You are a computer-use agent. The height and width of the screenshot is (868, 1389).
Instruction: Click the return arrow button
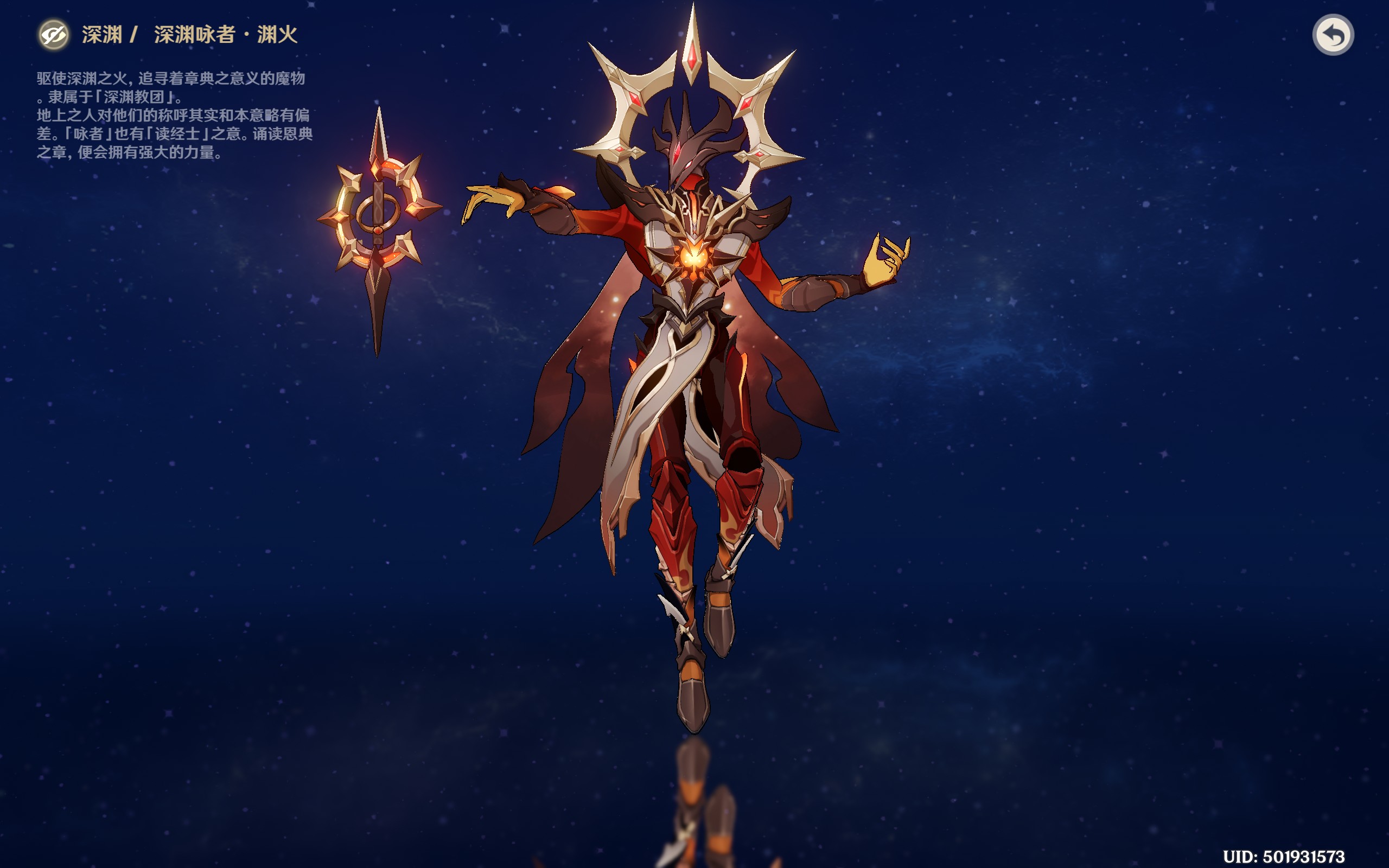pyautogui.click(x=1333, y=35)
